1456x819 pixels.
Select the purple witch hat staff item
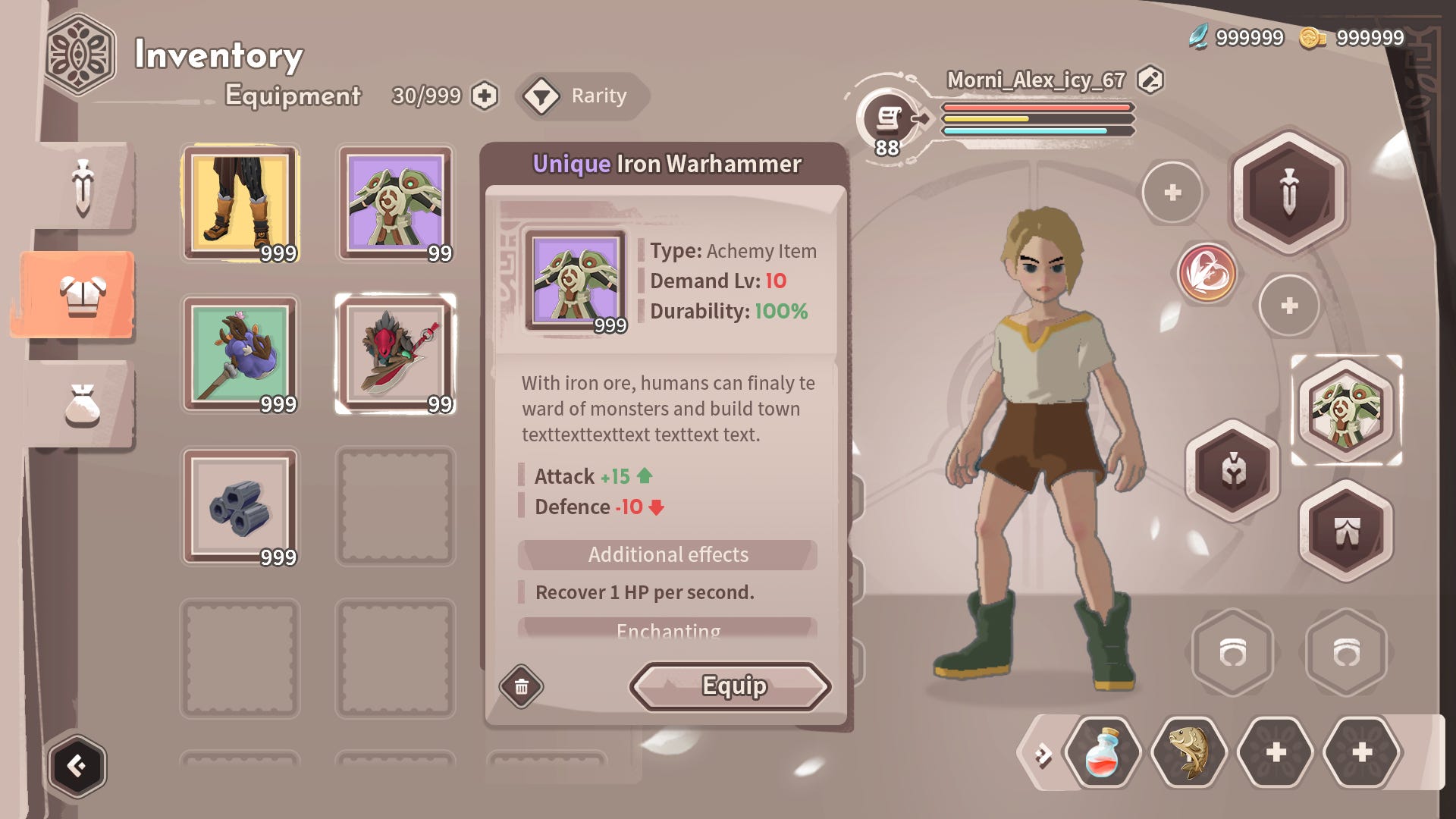(x=240, y=354)
